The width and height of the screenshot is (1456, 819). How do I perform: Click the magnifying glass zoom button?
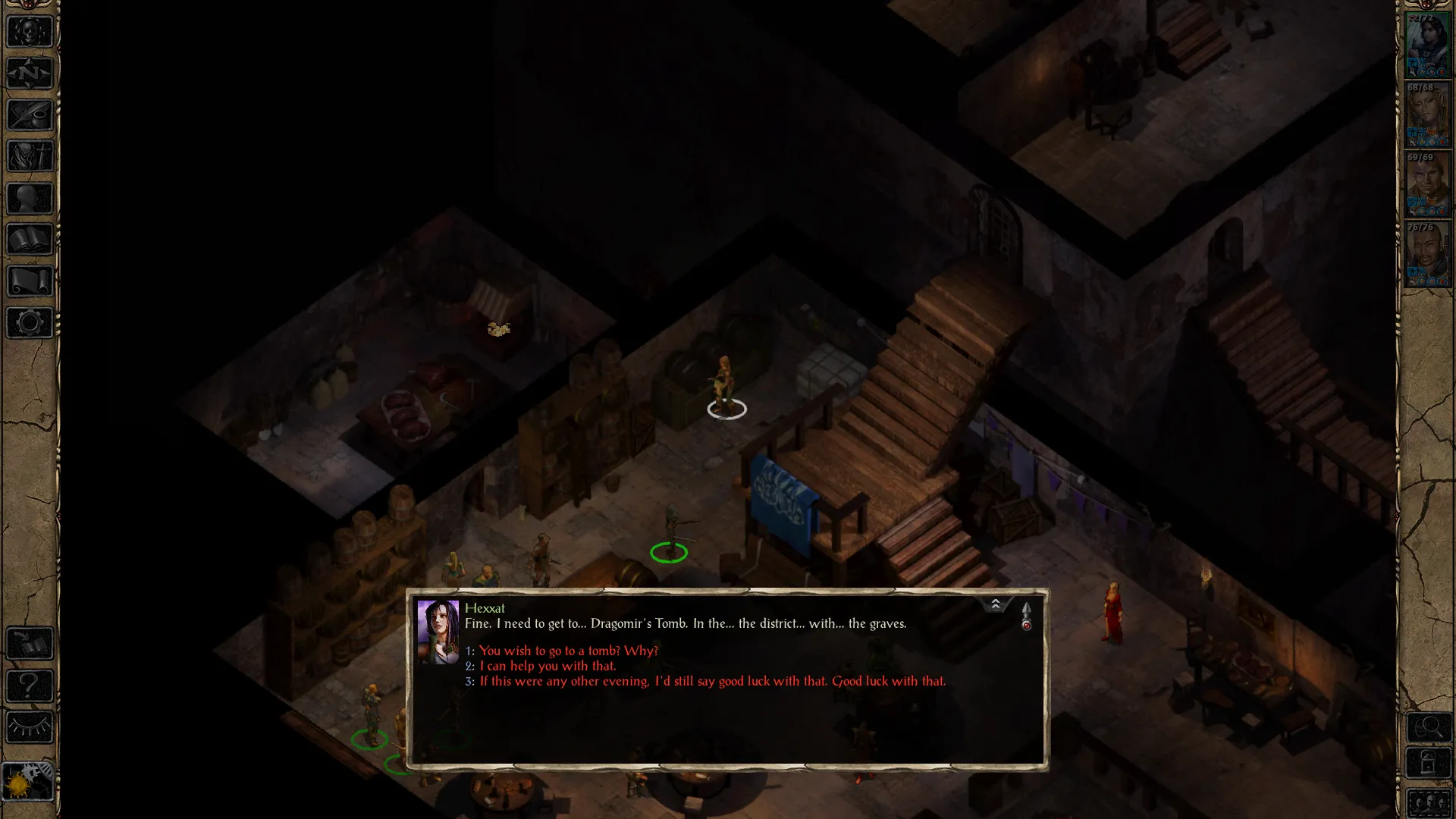[1429, 728]
